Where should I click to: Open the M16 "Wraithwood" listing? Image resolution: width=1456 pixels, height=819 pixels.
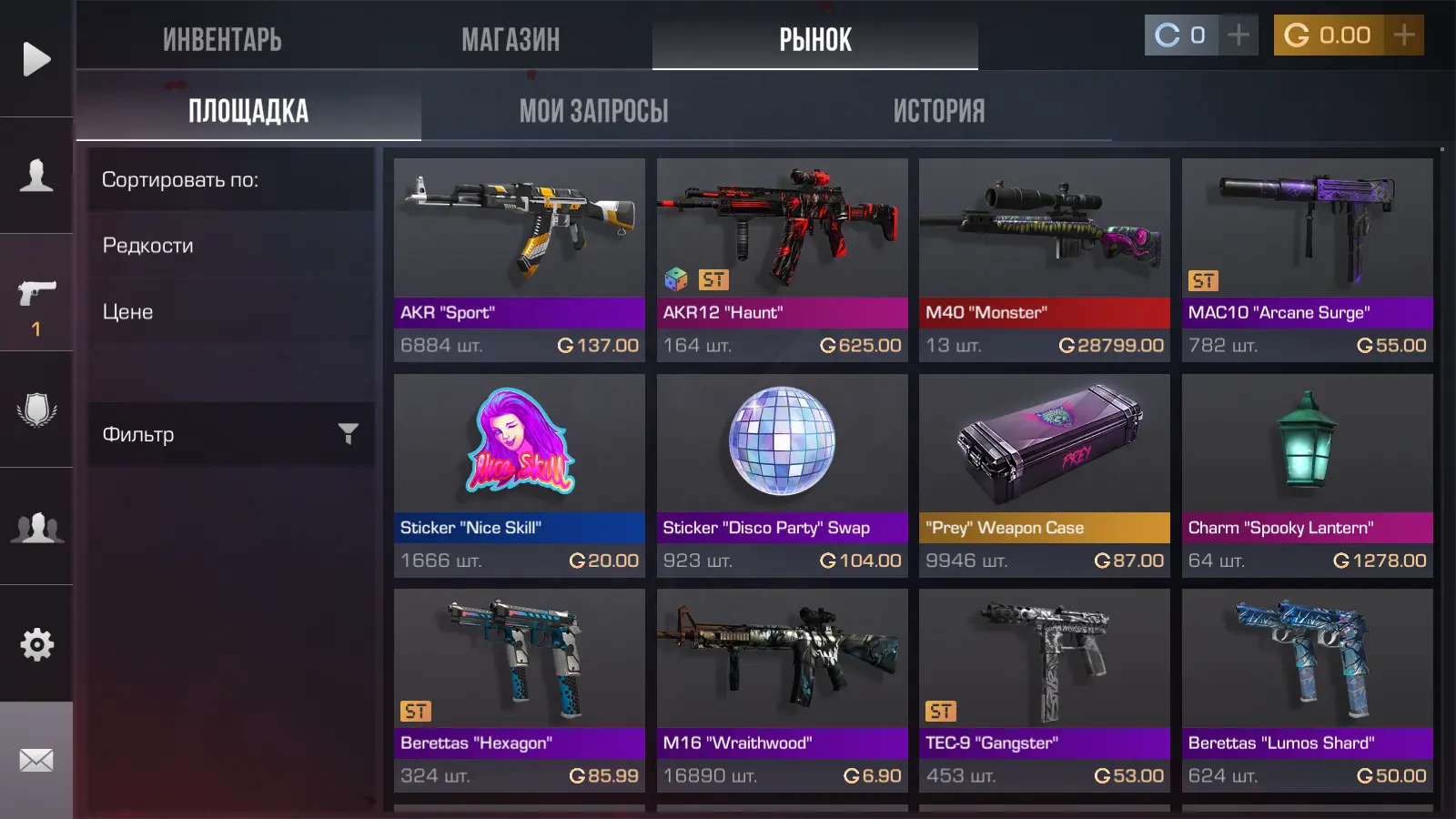point(782,690)
